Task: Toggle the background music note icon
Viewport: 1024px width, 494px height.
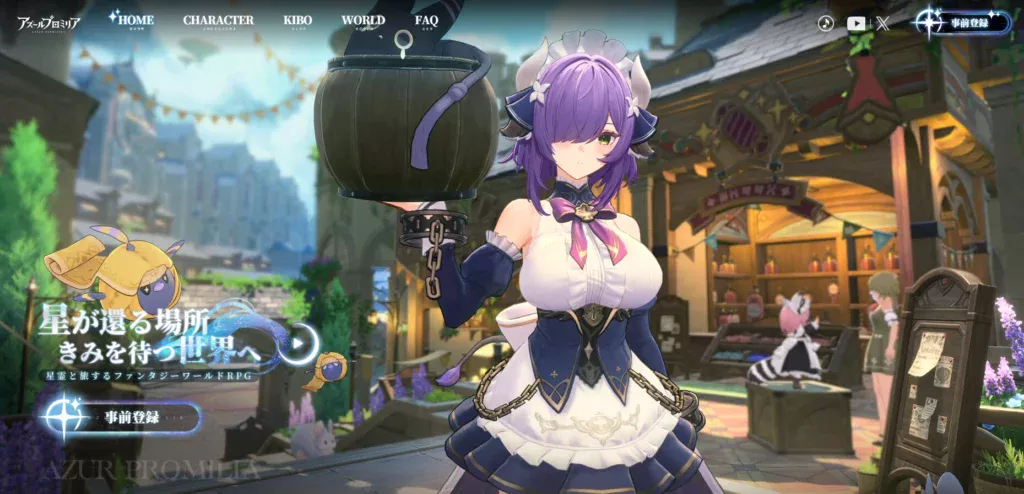Action: click(x=826, y=22)
